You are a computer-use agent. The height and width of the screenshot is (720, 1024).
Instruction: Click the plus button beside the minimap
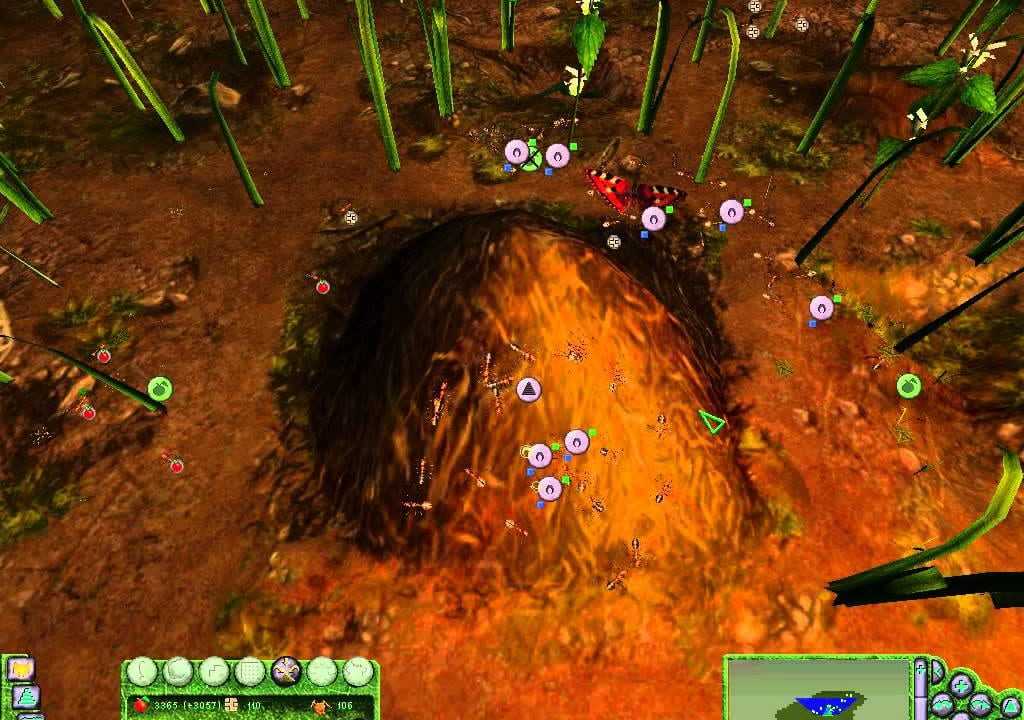point(960,685)
